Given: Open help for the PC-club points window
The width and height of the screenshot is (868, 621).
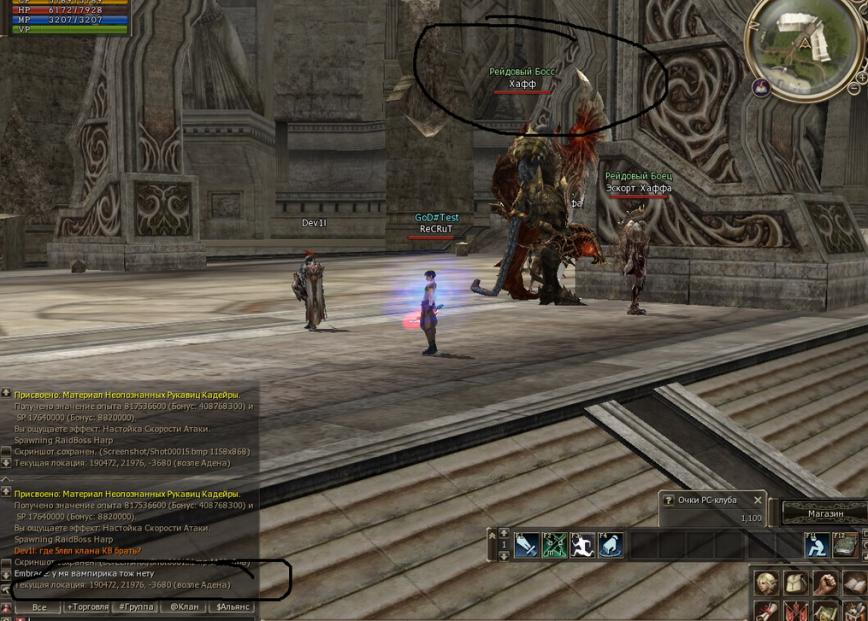Looking at the screenshot, I should coord(668,500).
